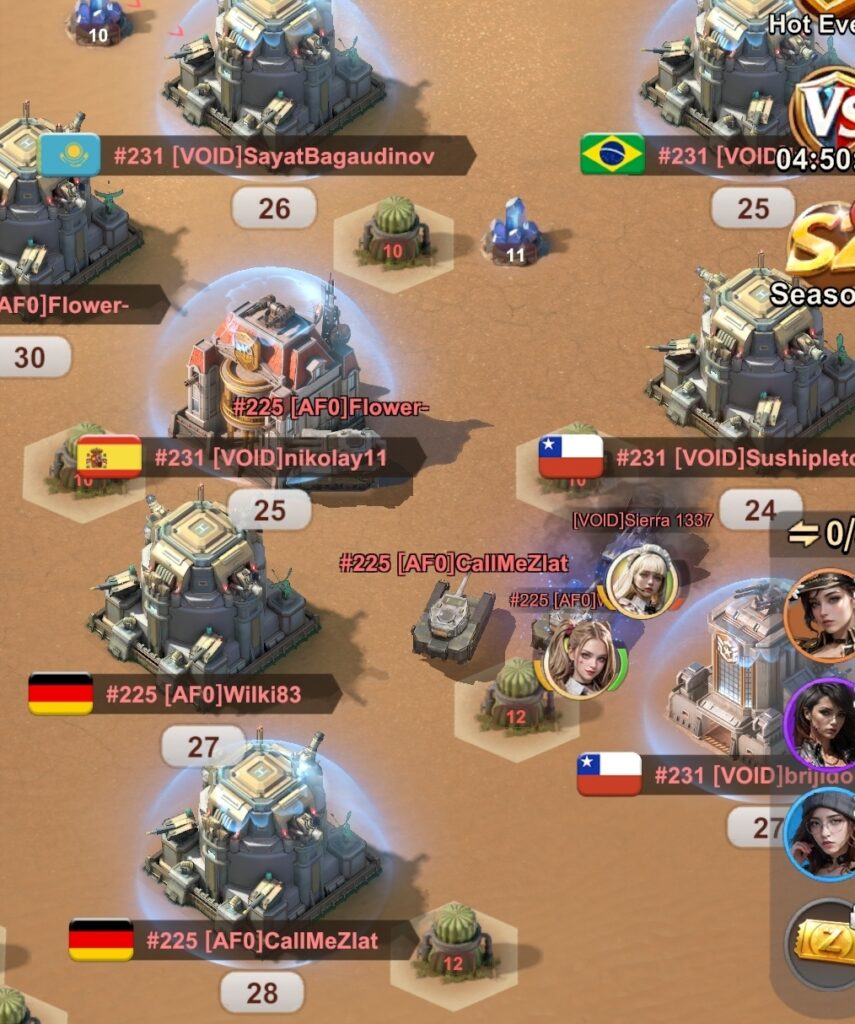Screen dimensions: 855x1024
Task: Select SayatBagaudinov's name banner
Action: (274, 156)
